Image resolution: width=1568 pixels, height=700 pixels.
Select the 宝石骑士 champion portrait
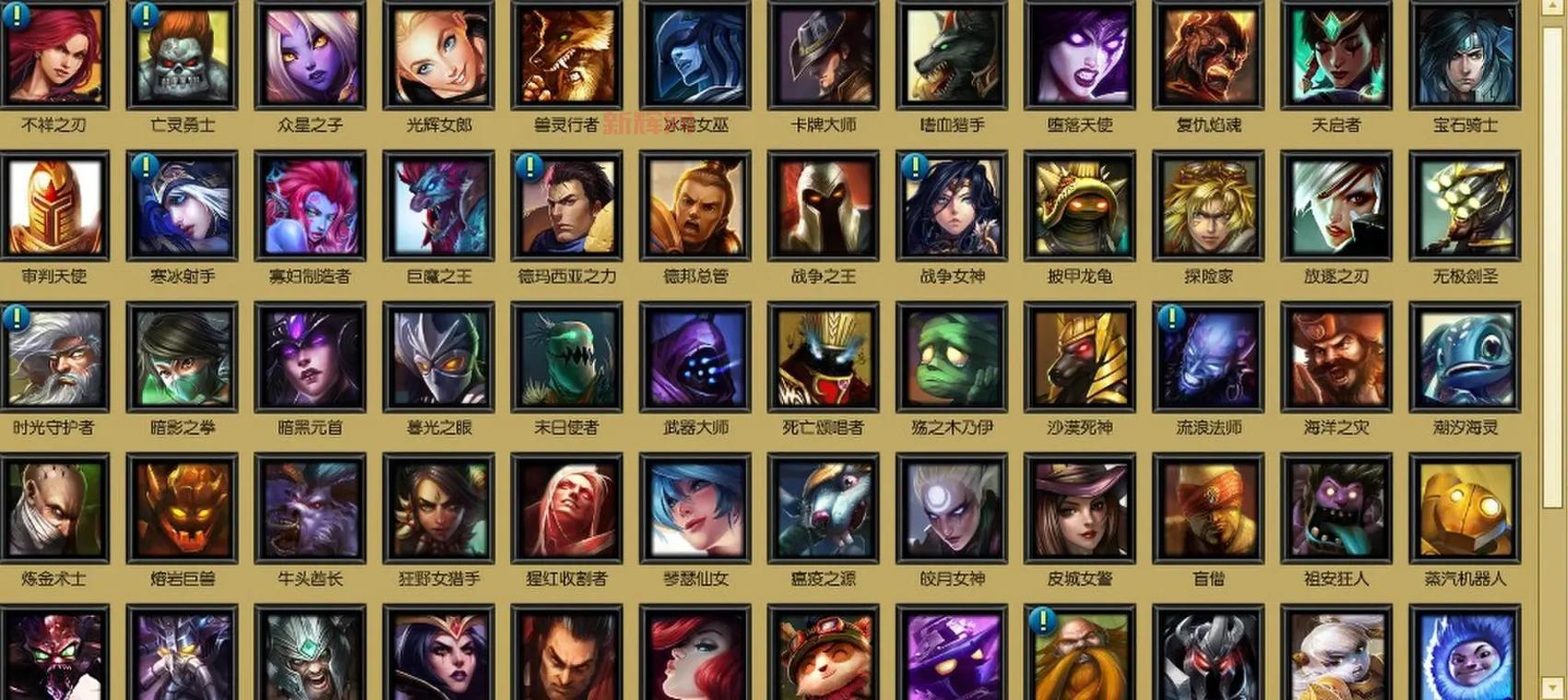(1463, 55)
